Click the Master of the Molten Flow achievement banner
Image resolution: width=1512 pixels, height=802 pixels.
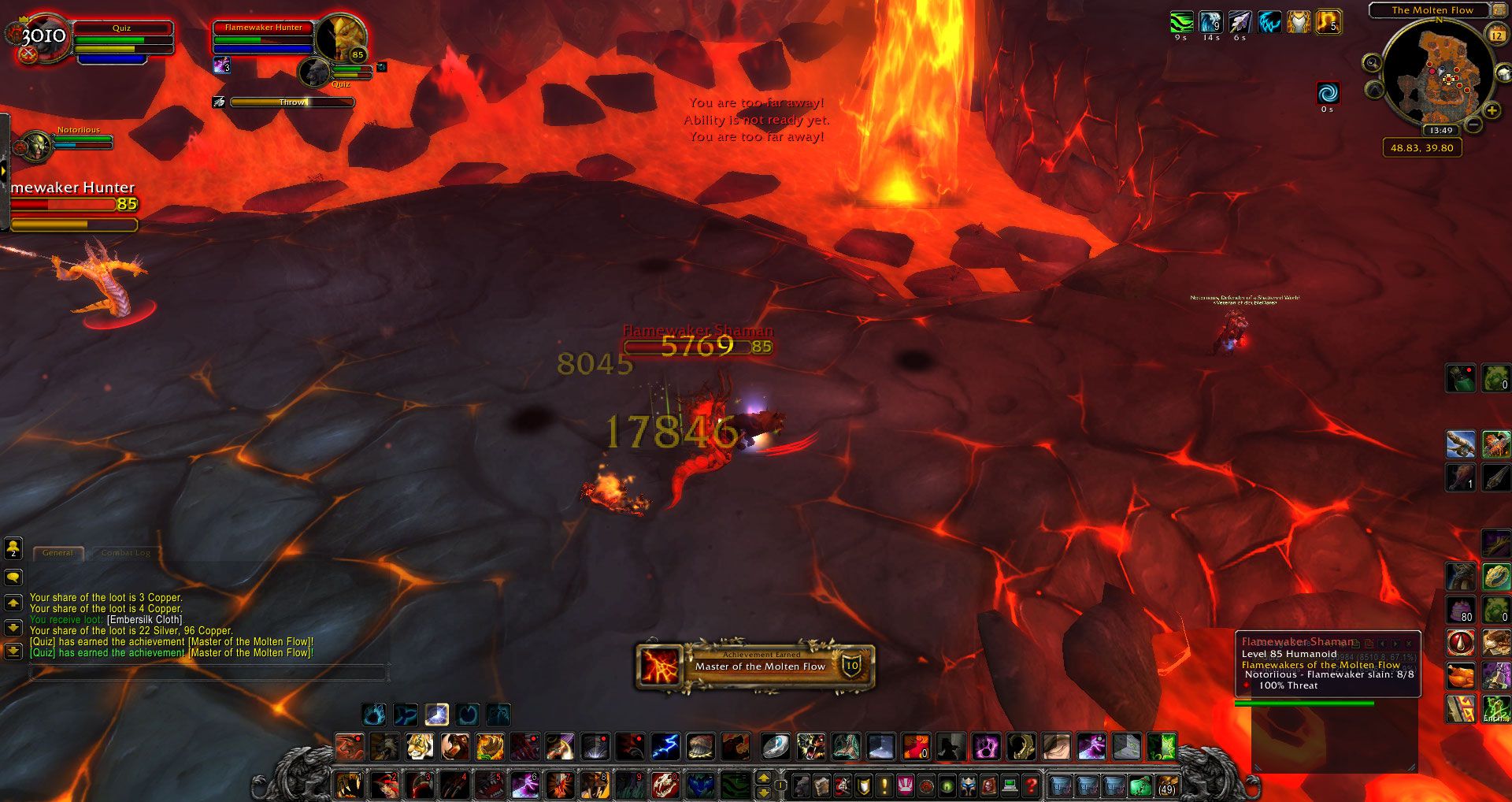756,666
